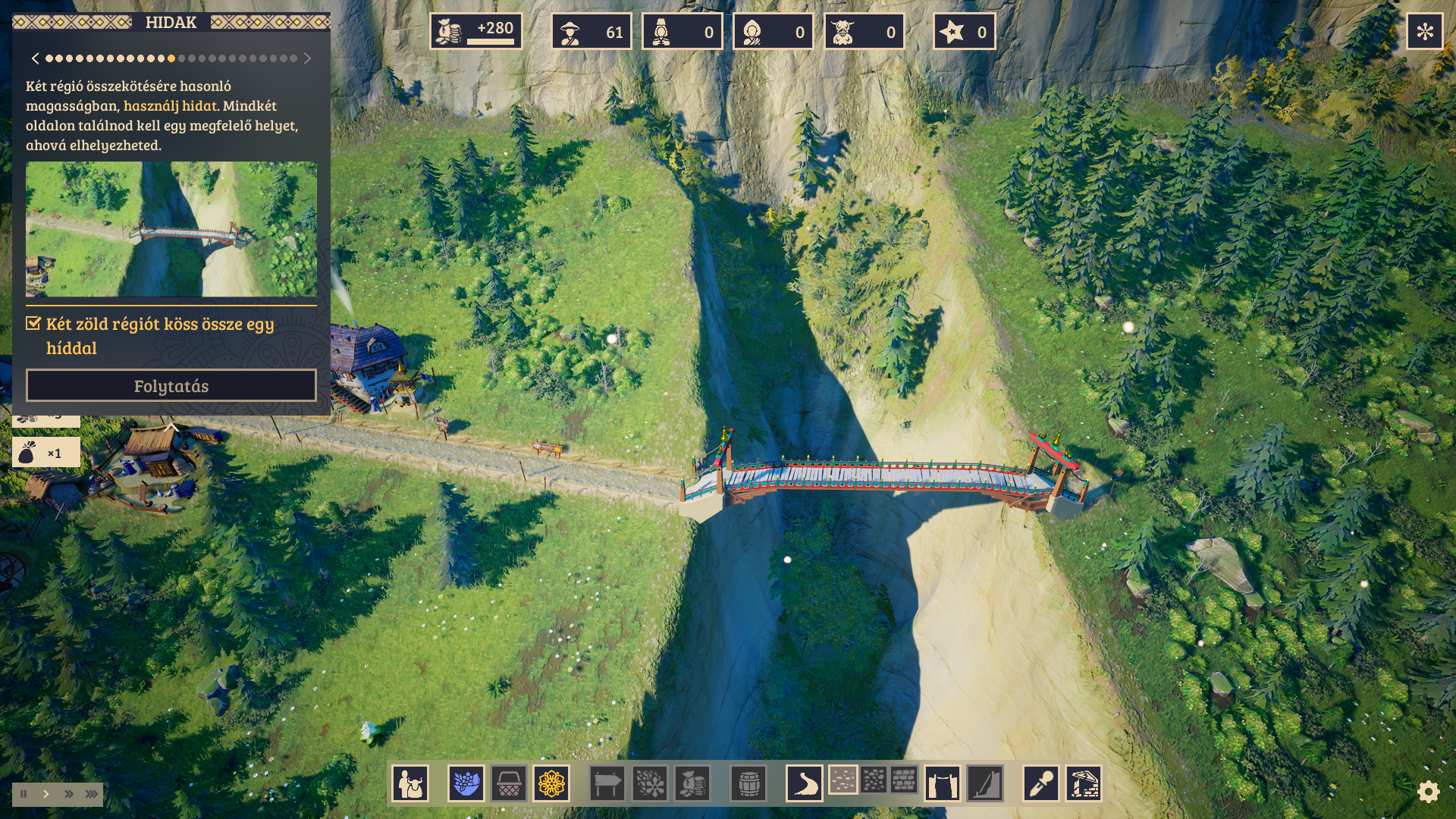Click the Folytatás button
Image resolution: width=1456 pixels, height=819 pixels.
coord(171,386)
